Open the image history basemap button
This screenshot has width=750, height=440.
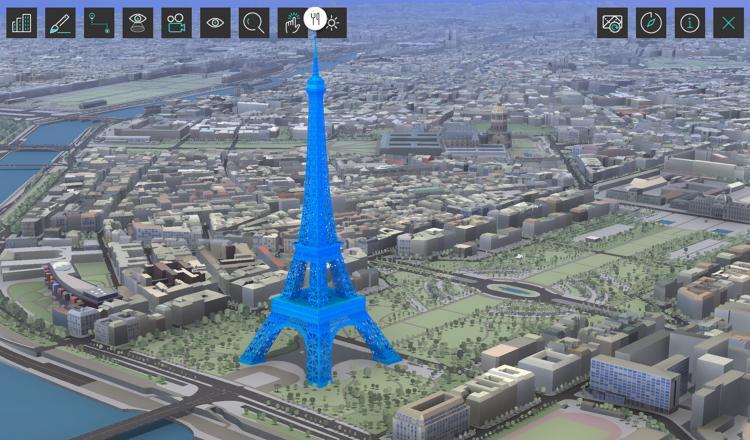(x=612, y=23)
